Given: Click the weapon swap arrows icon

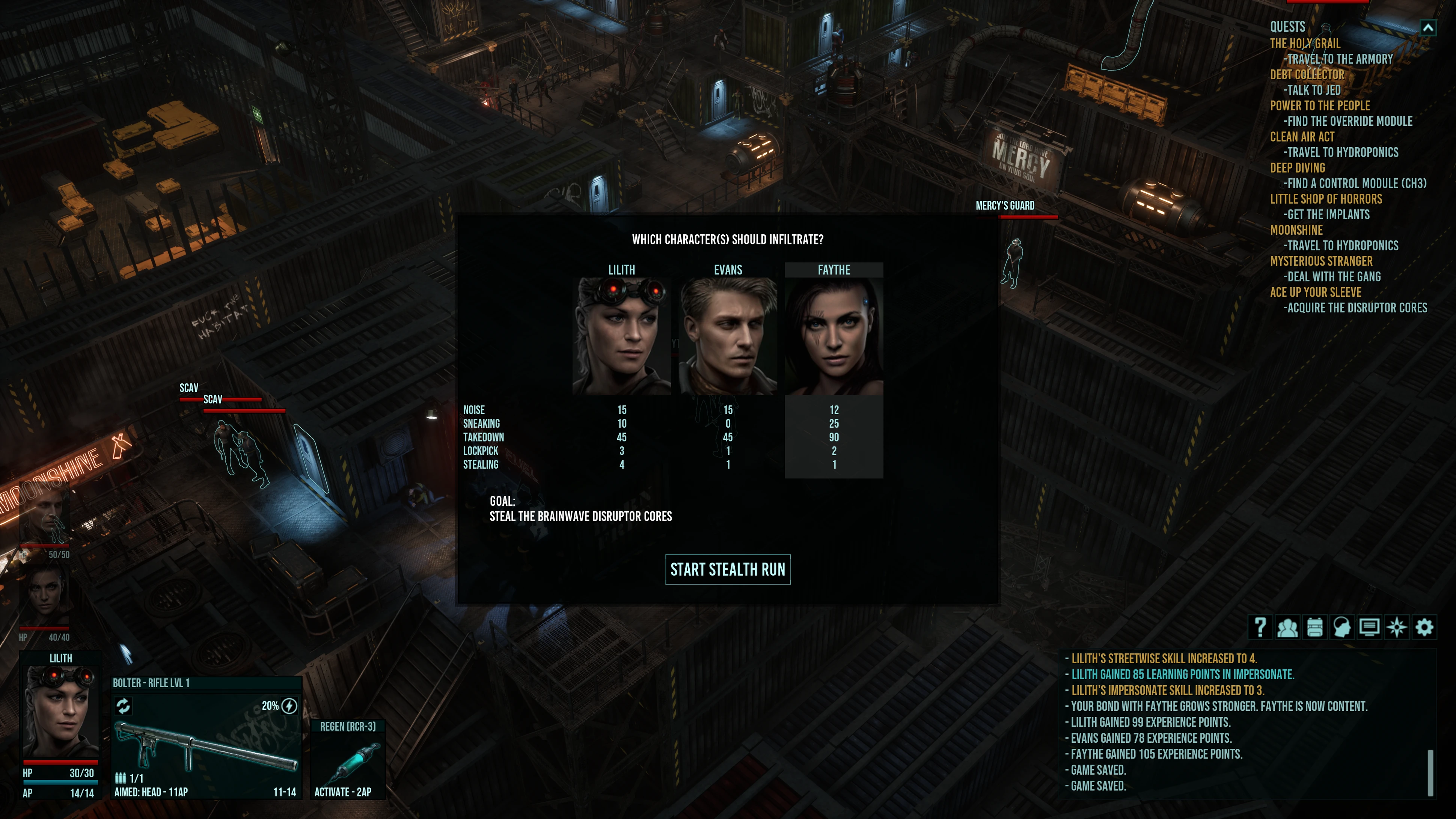Looking at the screenshot, I should pos(123,705).
